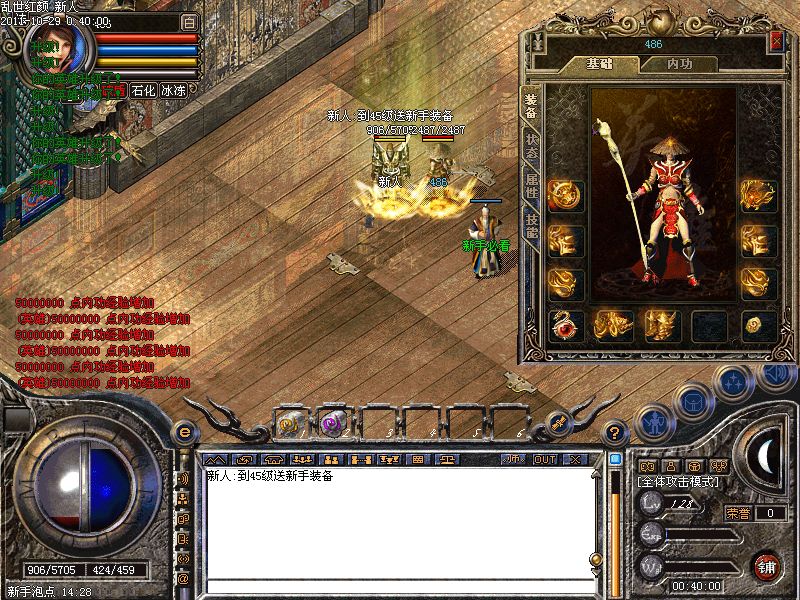Close the chat window with X
The height and width of the screenshot is (600, 800).
(x=575, y=459)
